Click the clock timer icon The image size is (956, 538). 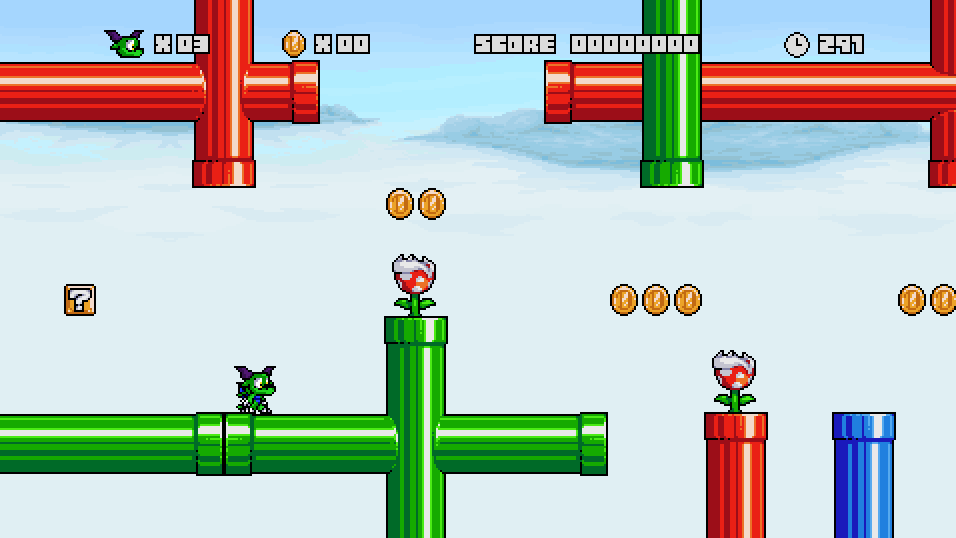point(796,44)
